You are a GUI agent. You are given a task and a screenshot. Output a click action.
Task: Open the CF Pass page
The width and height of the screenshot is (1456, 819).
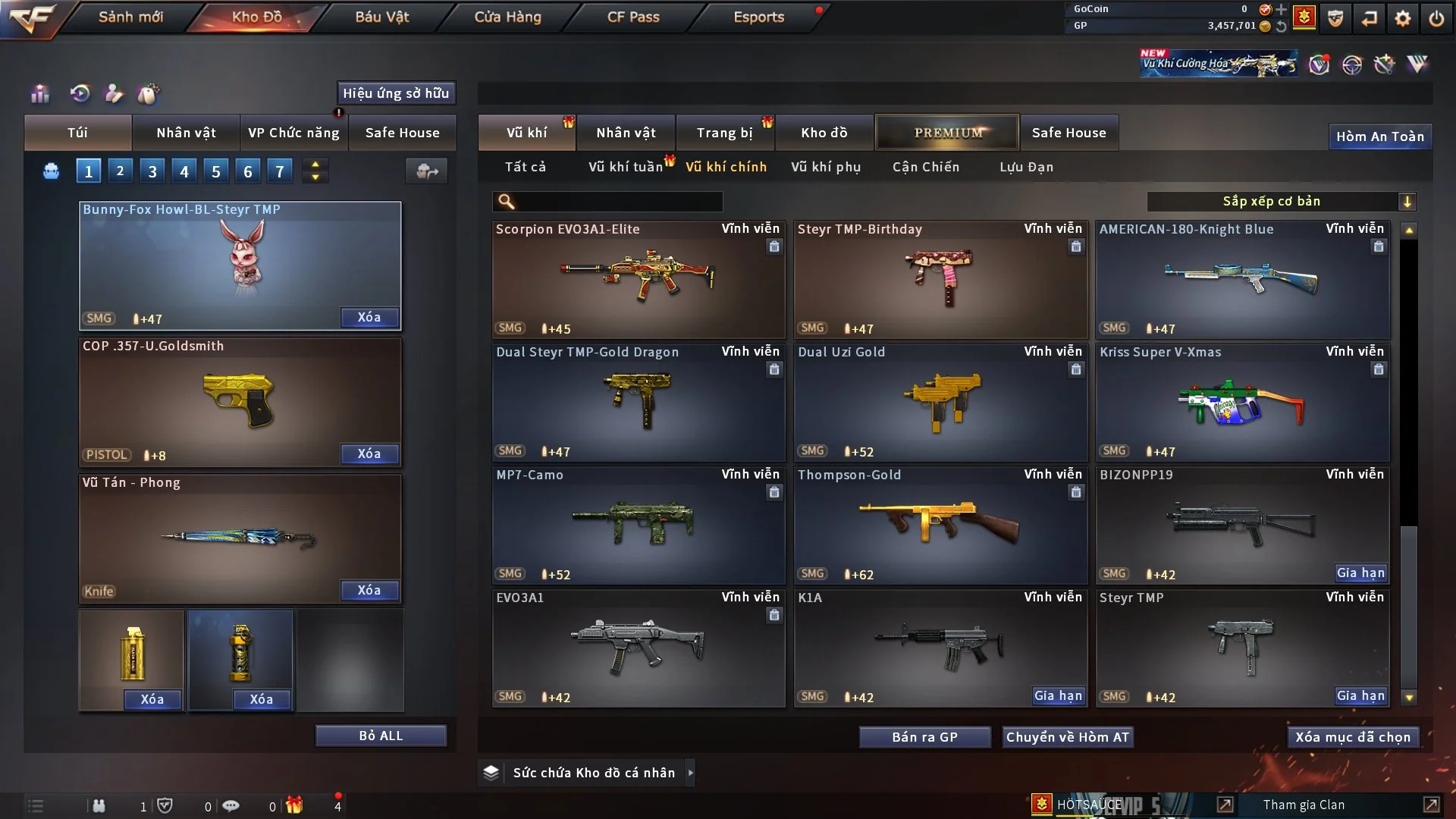(x=633, y=17)
